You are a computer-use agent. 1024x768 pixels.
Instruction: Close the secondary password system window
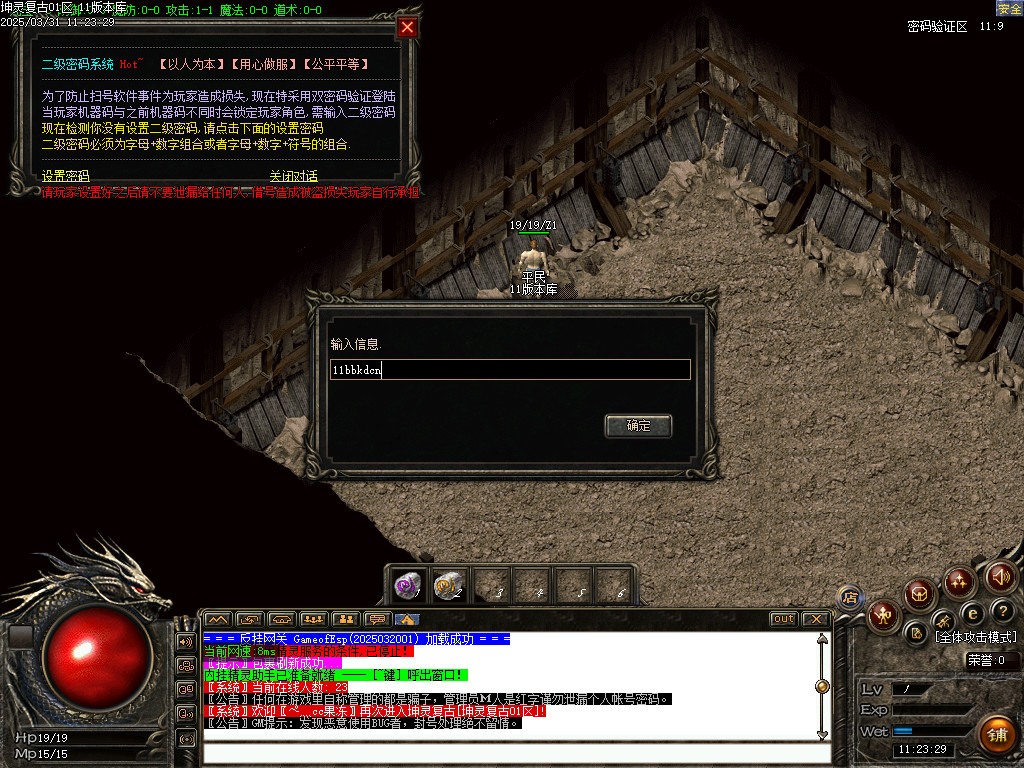pyautogui.click(x=407, y=28)
